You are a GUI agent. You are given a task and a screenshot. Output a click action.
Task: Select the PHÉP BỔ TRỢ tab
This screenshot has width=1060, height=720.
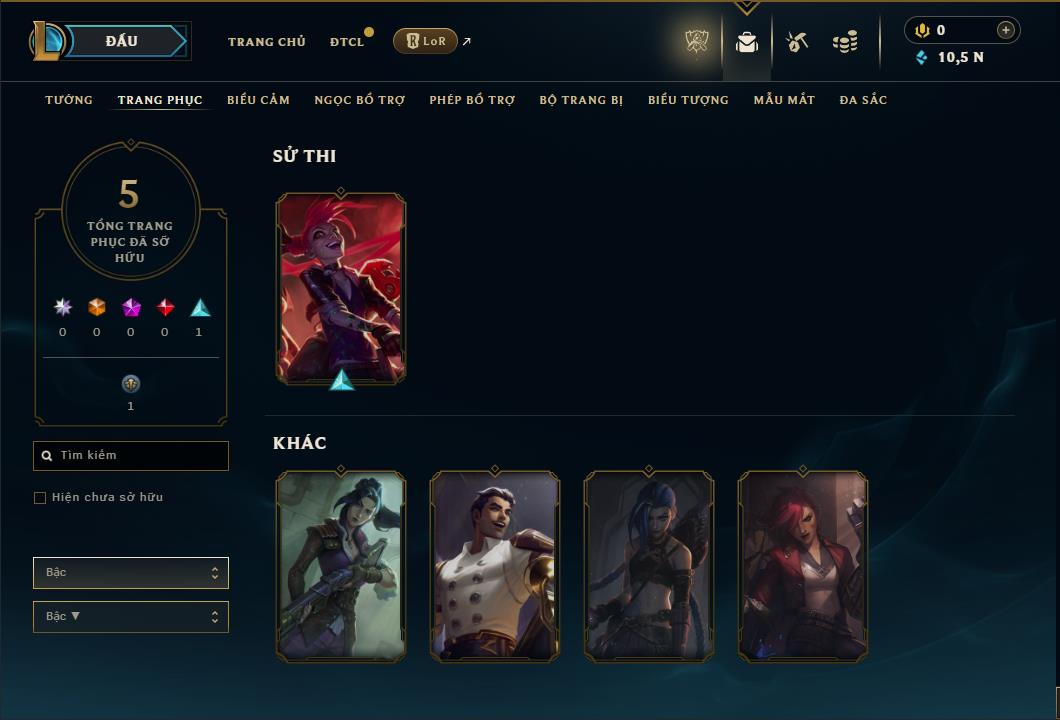tap(472, 100)
